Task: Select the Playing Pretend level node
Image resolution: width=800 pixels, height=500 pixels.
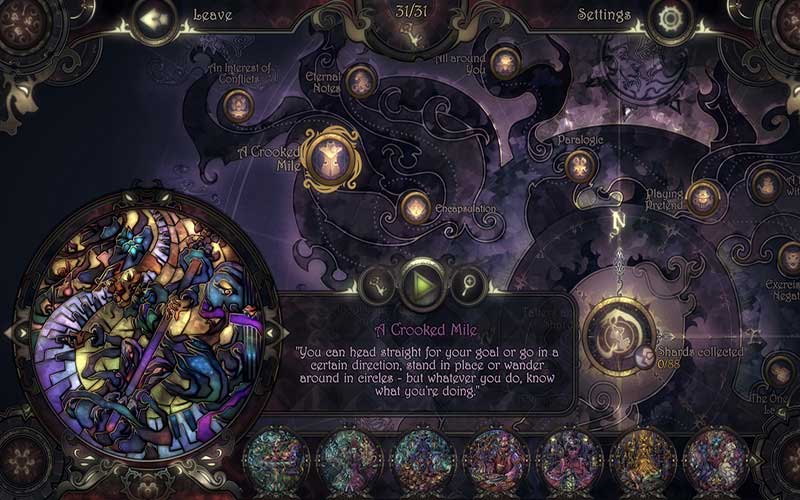Action: click(x=704, y=197)
